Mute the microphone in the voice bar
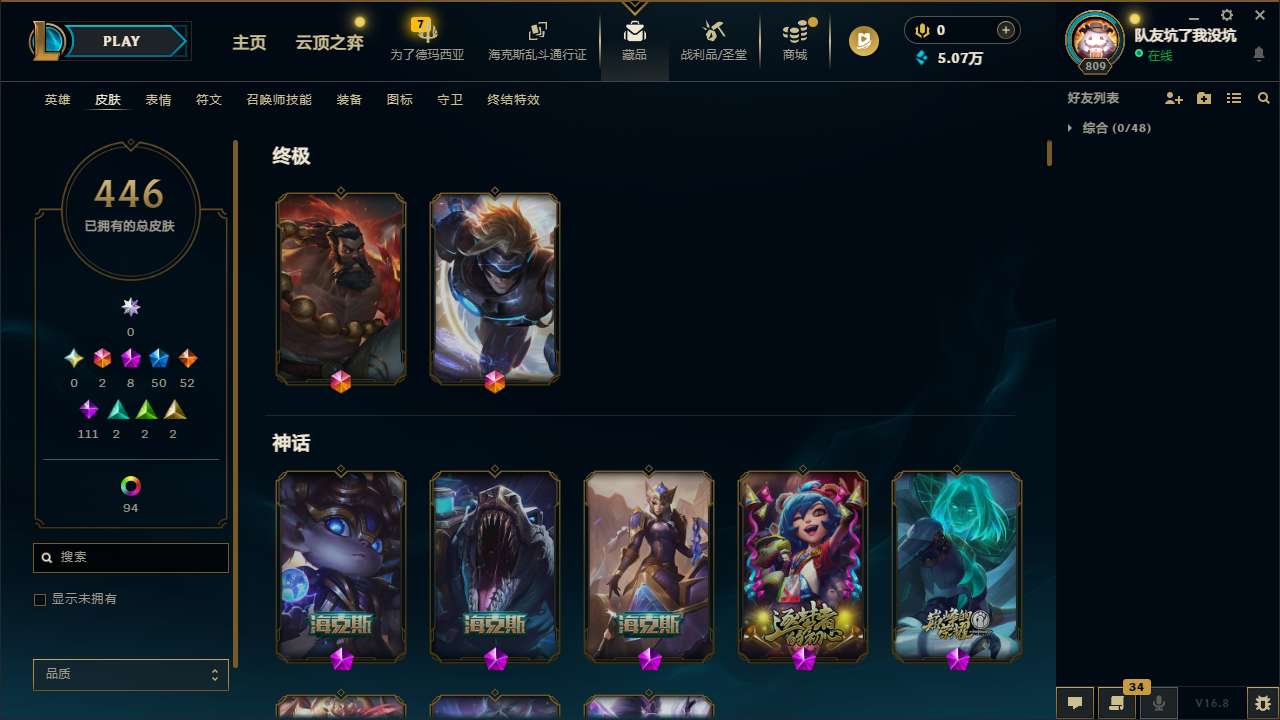This screenshot has height=720, width=1280. pos(1159,703)
